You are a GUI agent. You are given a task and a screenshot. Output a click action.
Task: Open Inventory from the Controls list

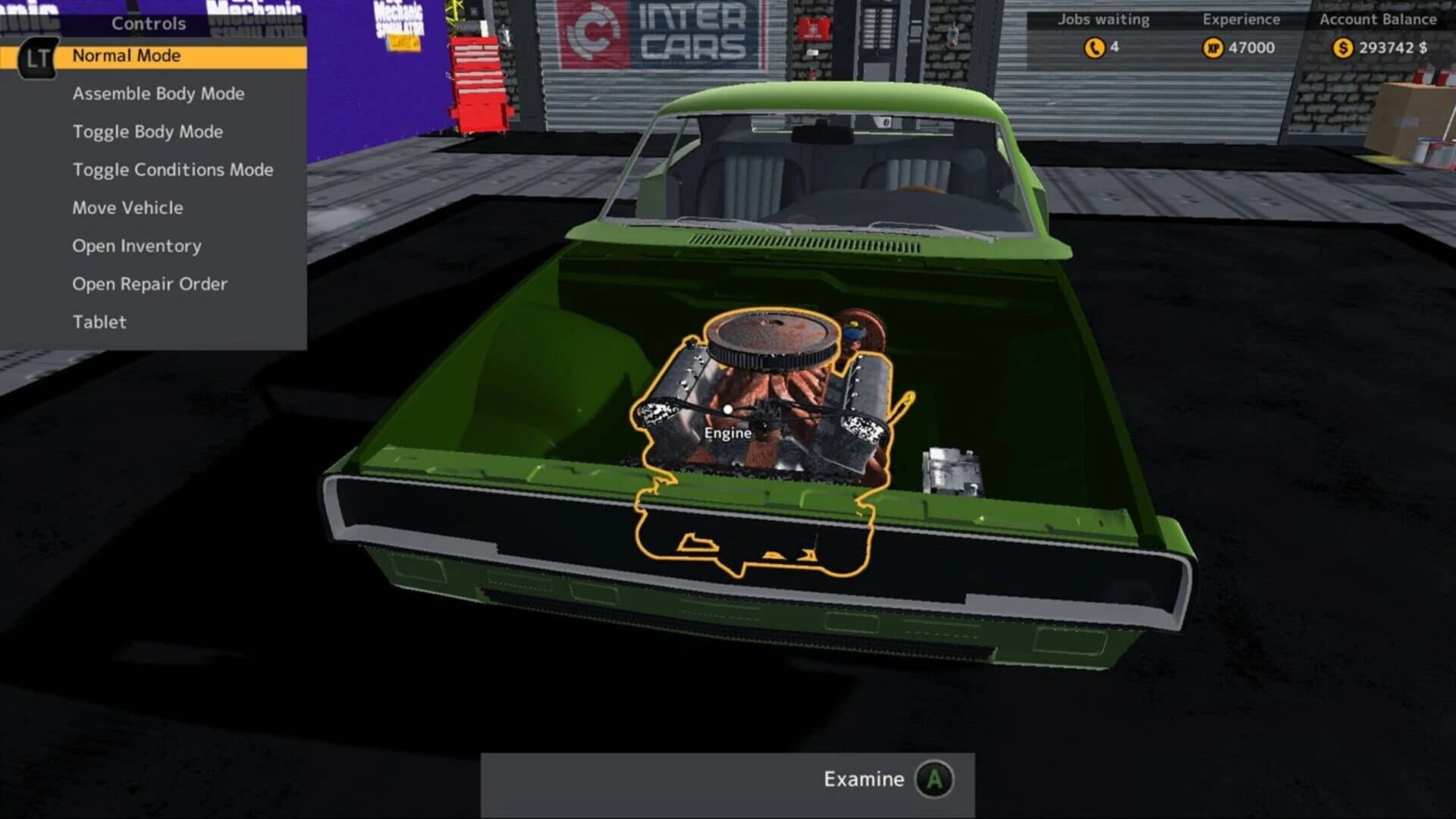(x=136, y=245)
